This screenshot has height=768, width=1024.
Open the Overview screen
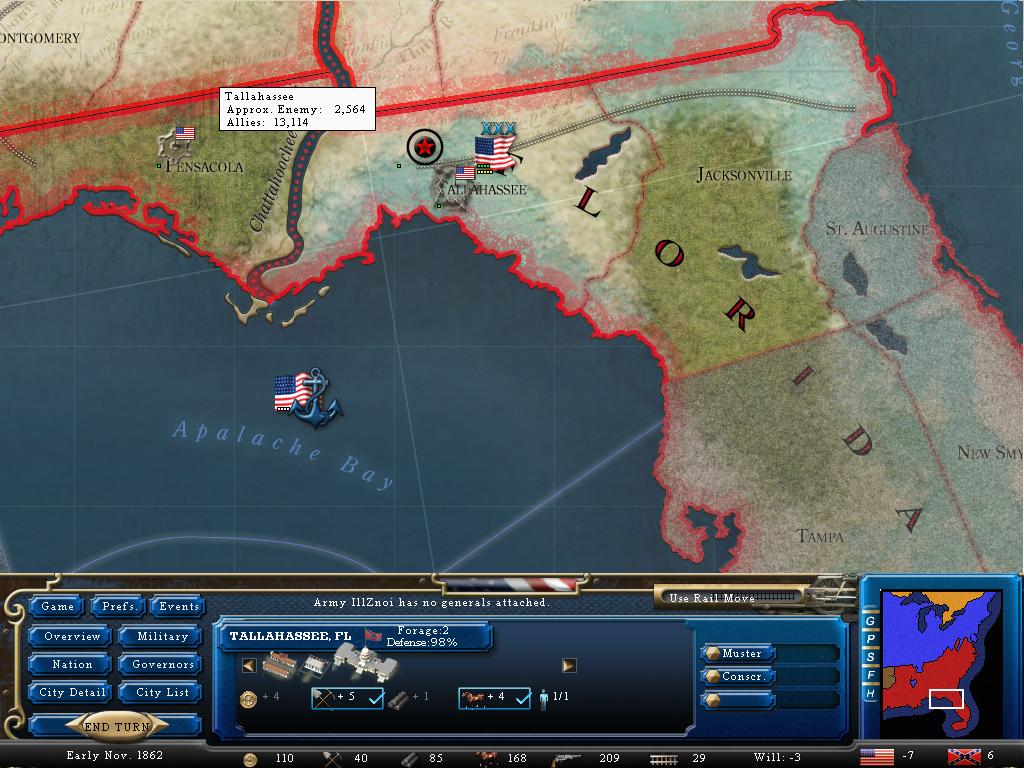[x=72, y=636]
